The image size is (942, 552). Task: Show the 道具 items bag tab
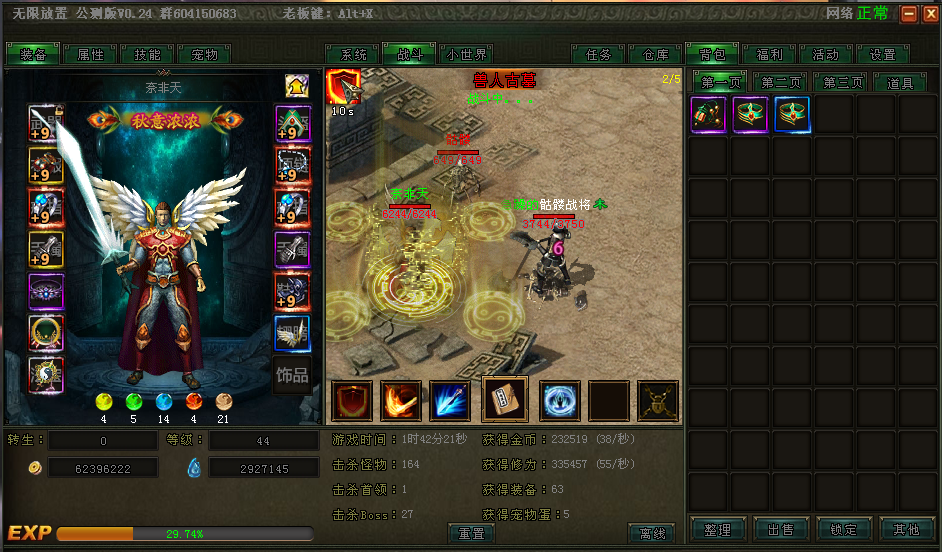pyautogui.click(x=900, y=83)
